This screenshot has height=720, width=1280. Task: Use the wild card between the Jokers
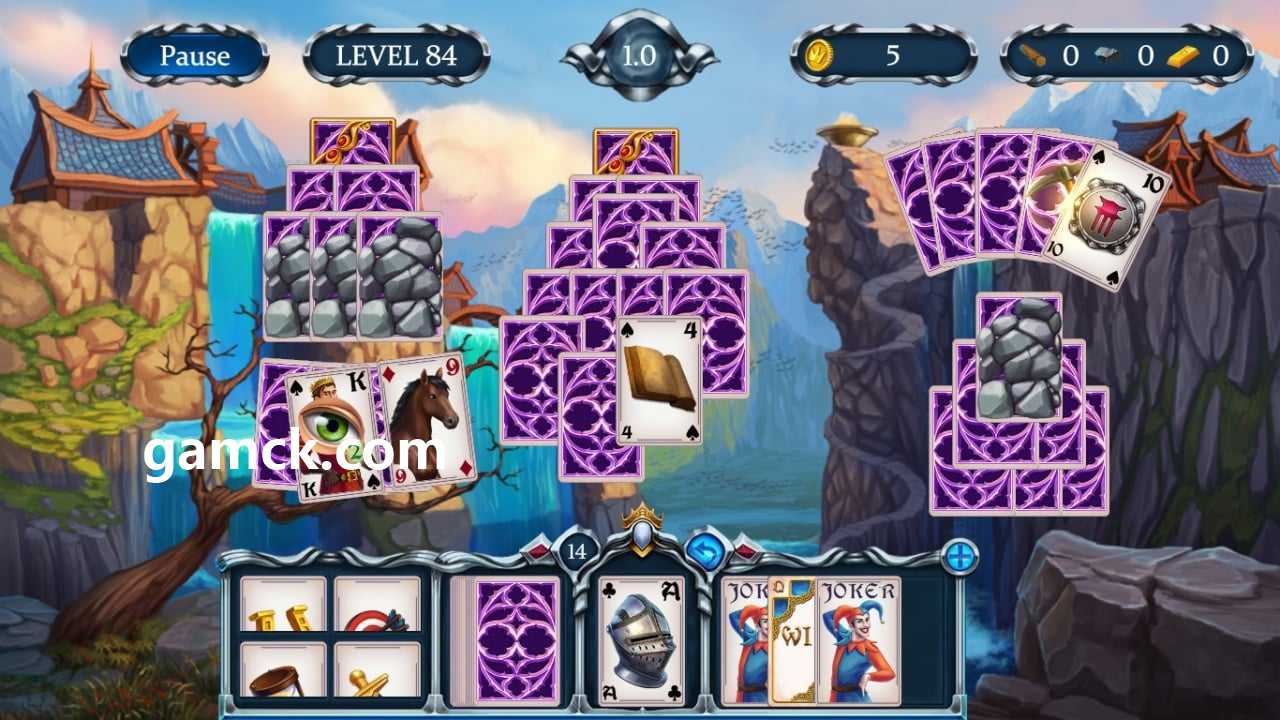[793, 640]
